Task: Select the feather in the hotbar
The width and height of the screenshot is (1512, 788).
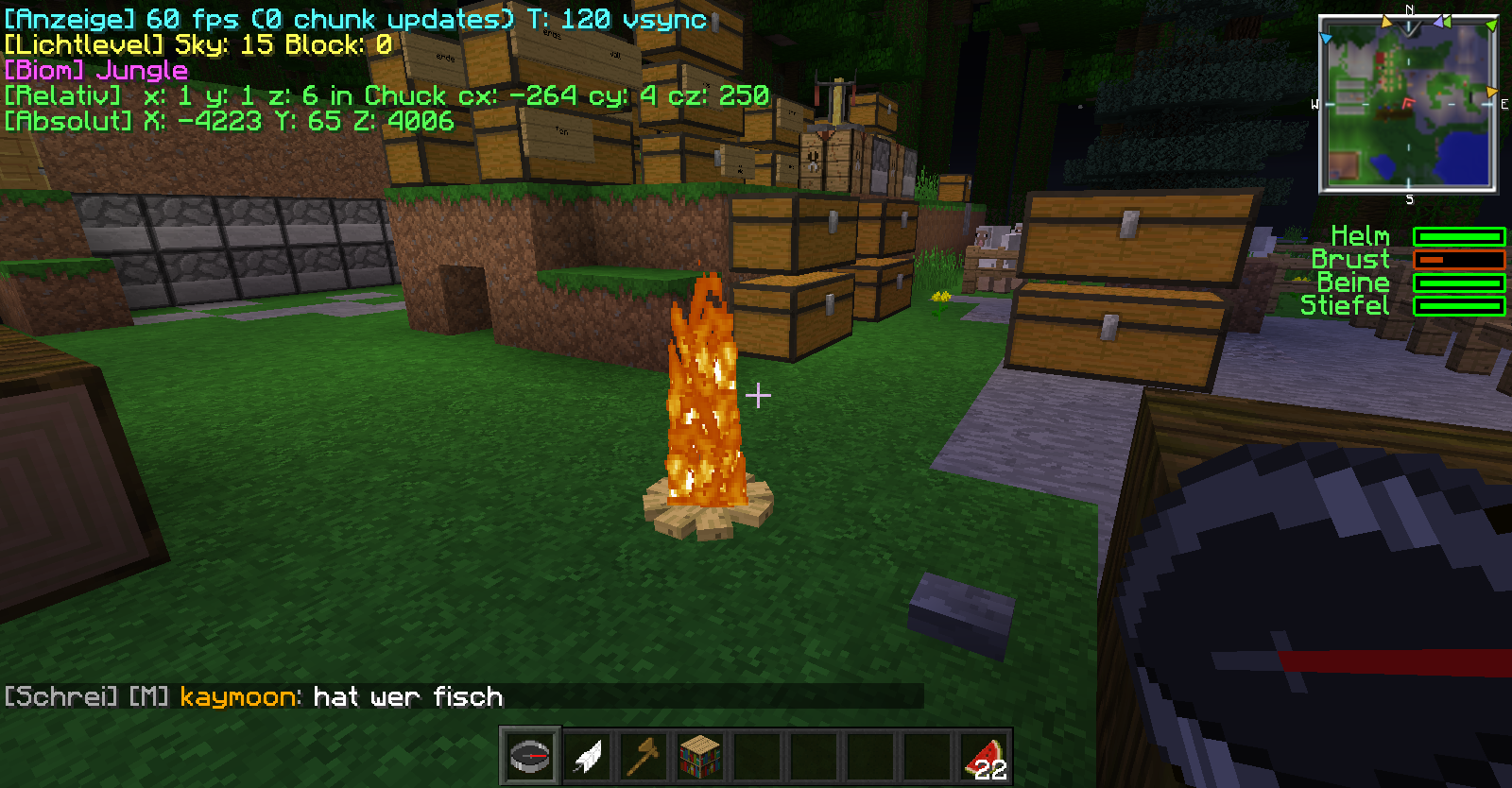Action: [x=588, y=756]
